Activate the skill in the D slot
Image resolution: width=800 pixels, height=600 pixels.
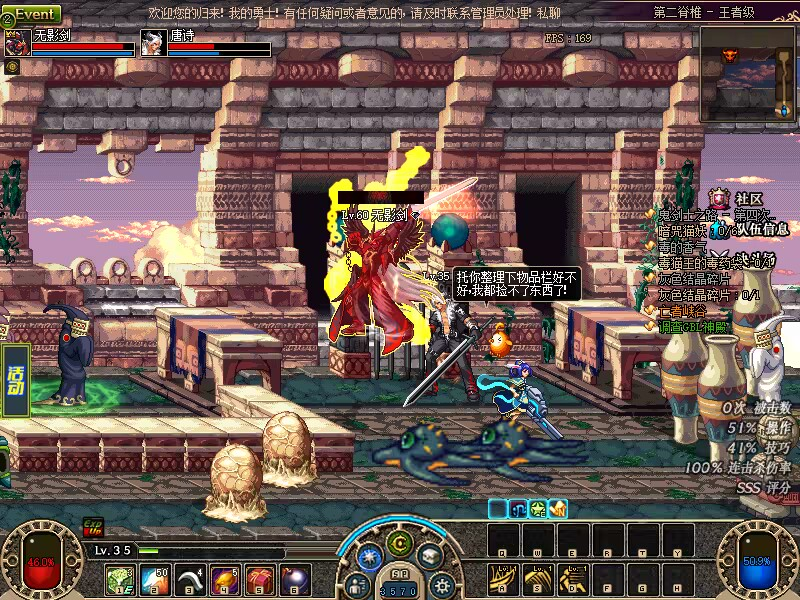point(572,577)
